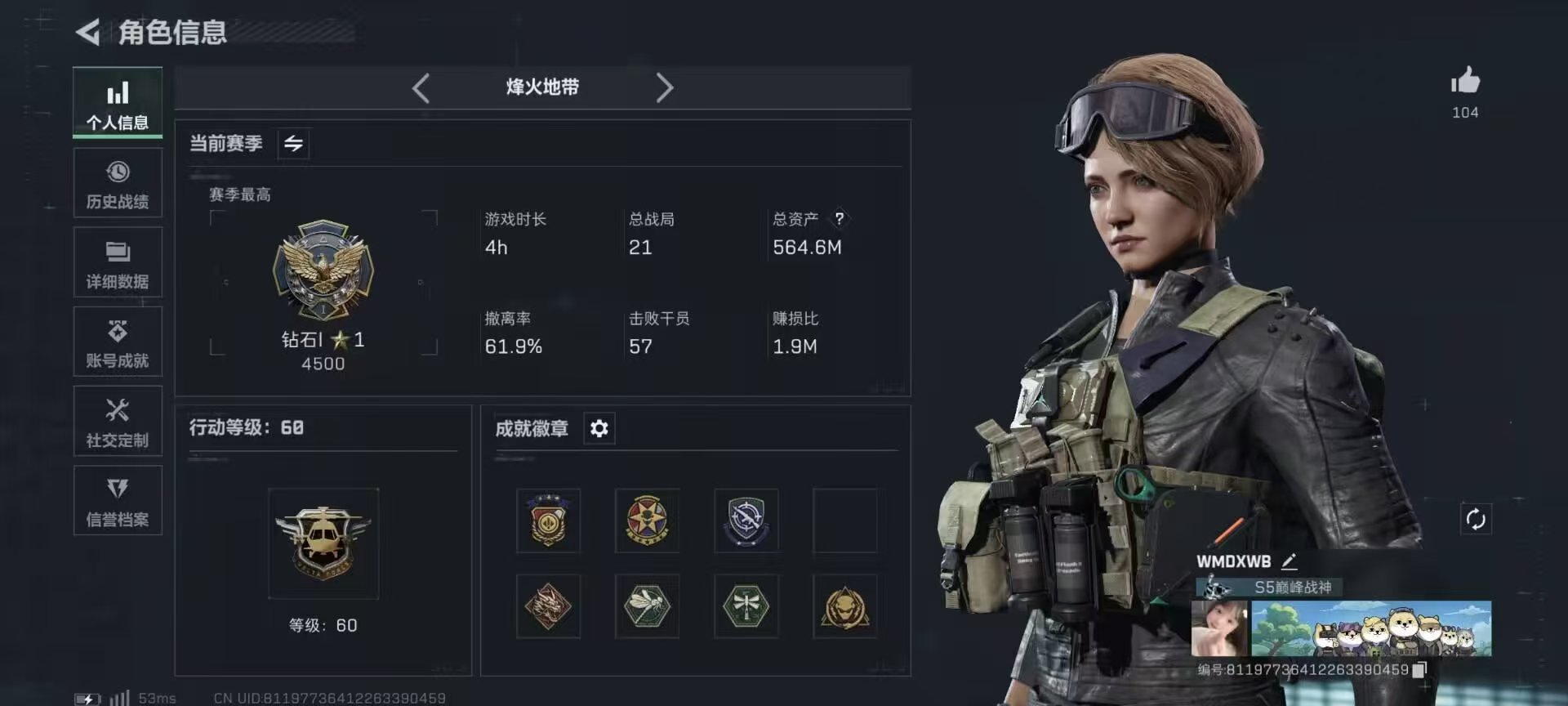Go back using the arrow beside 角色信息

pos(89,33)
